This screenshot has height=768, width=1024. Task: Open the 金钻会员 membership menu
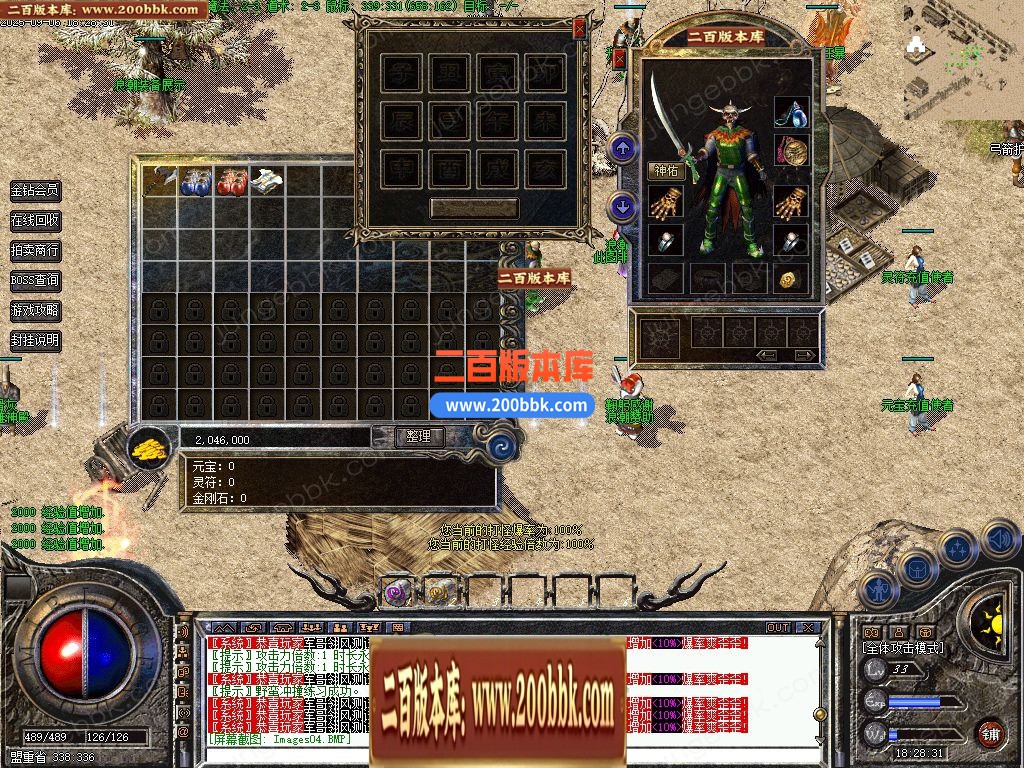pos(35,191)
